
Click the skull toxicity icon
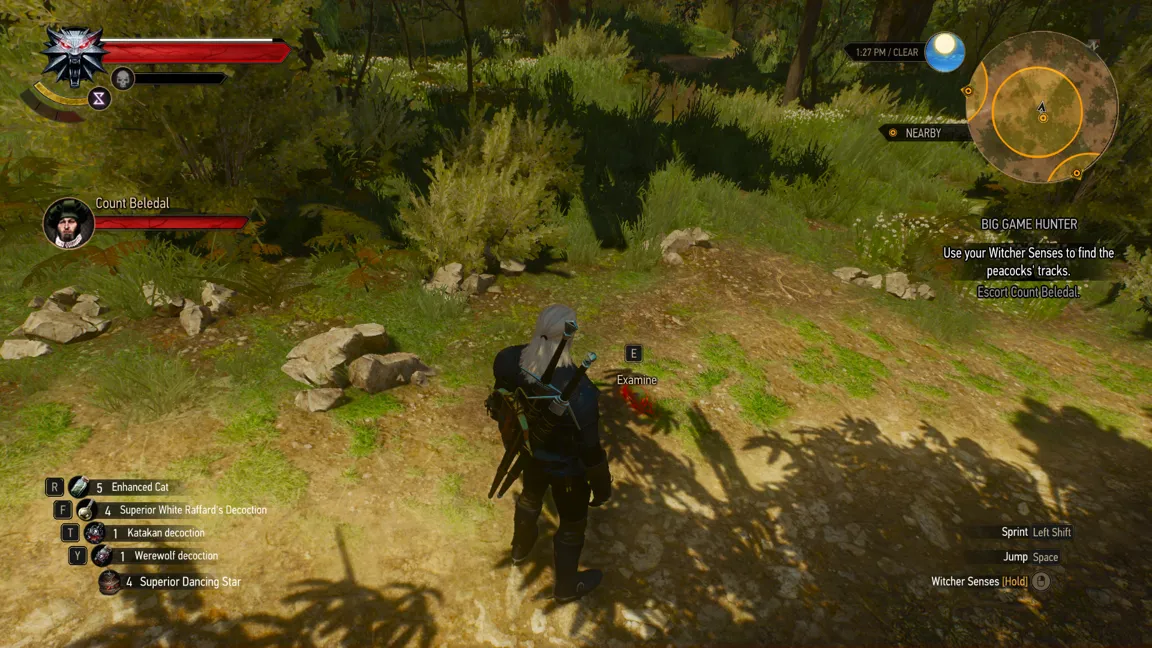[x=123, y=78]
